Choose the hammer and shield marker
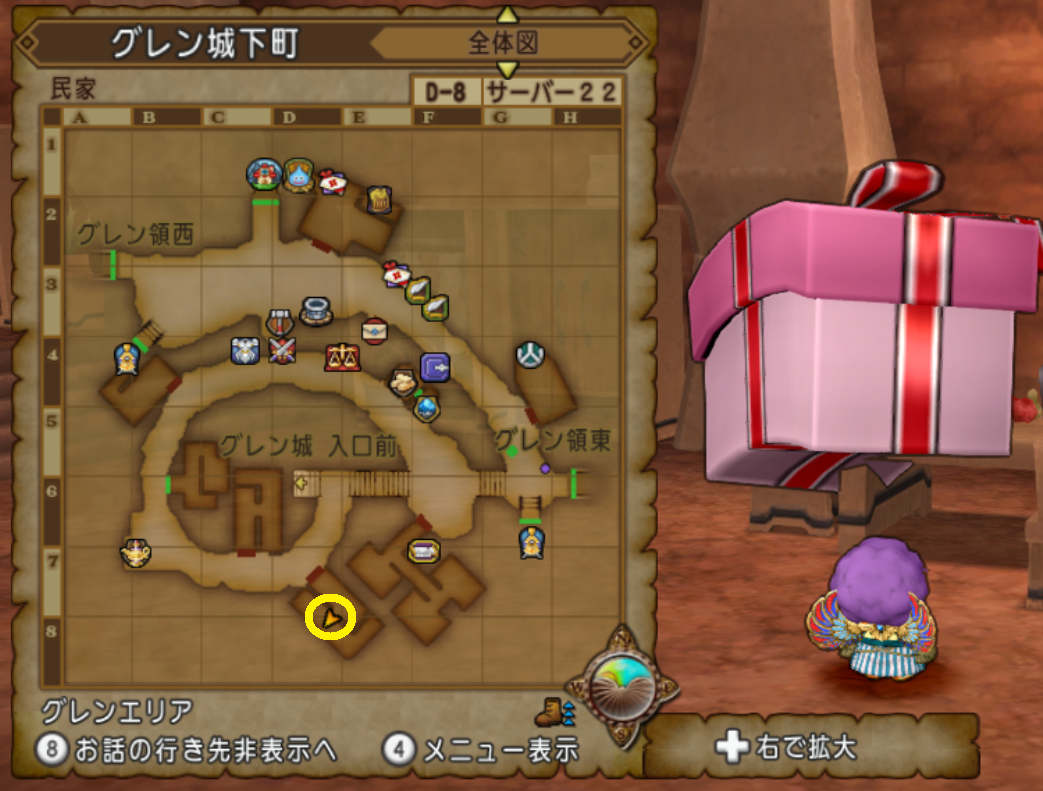The height and width of the screenshot is (791, 1043). pos(279,323)
